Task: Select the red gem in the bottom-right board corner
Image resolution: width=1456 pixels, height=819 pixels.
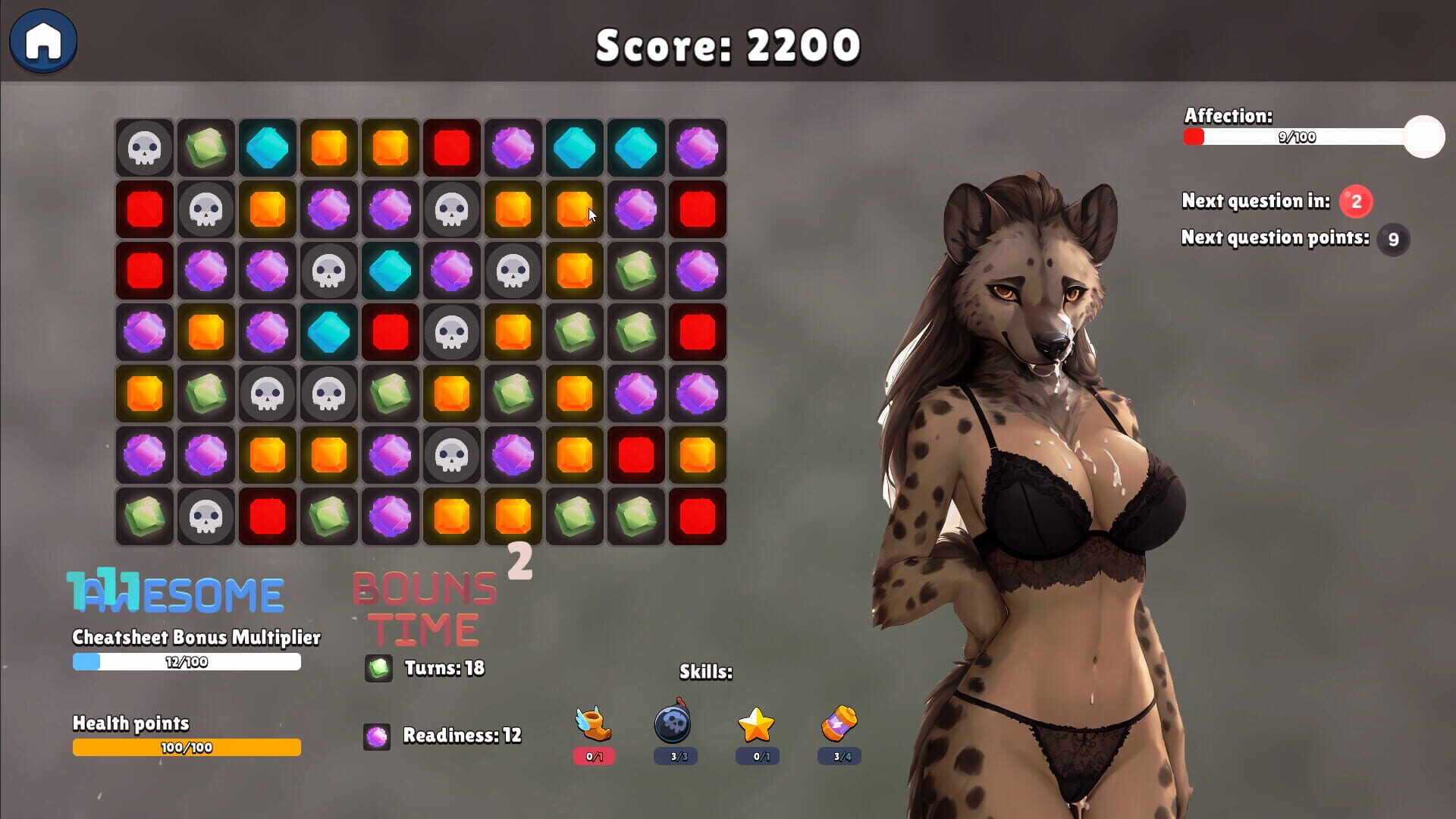Action: tap(697, 516)
